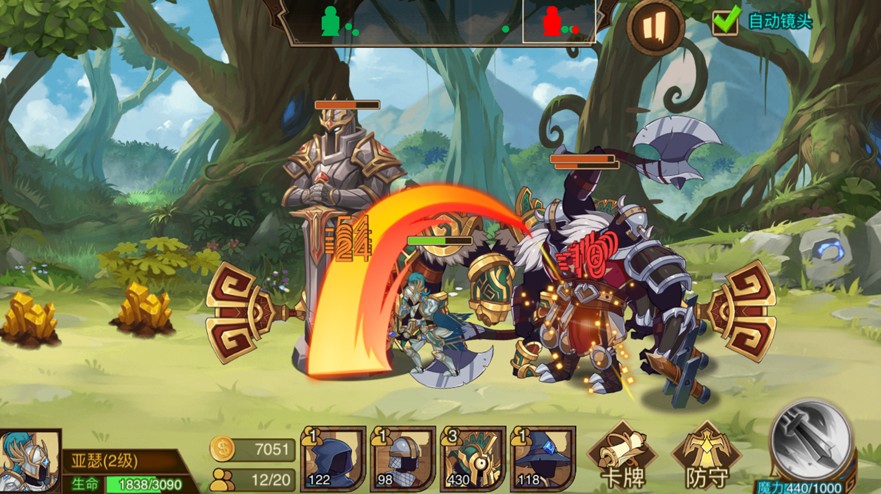Toggle the 自动镜头 auto camera checkbox
Screen dimensions: 881x494
point(725,20)
